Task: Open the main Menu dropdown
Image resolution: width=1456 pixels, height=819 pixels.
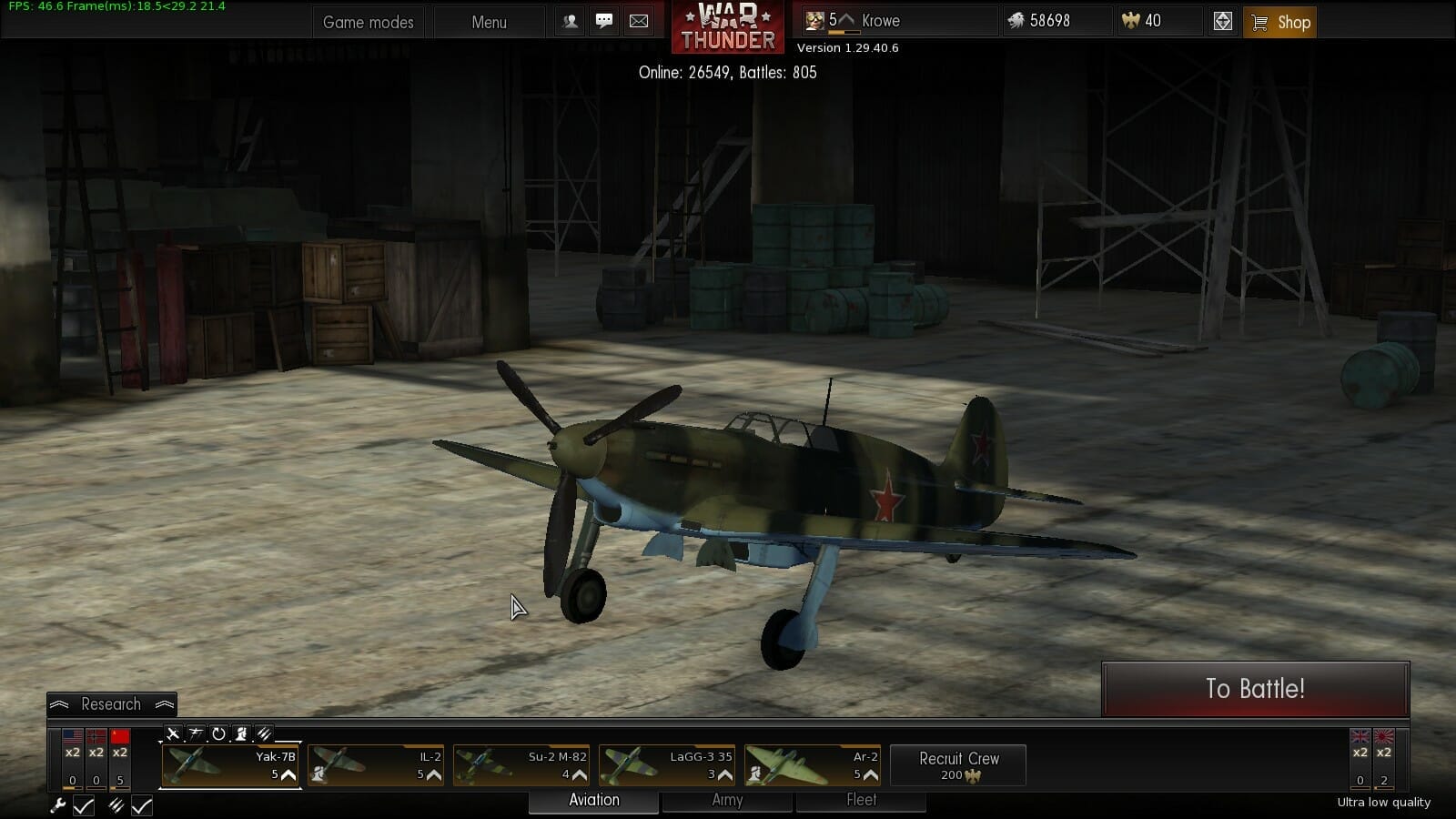Action: (489, 23)
